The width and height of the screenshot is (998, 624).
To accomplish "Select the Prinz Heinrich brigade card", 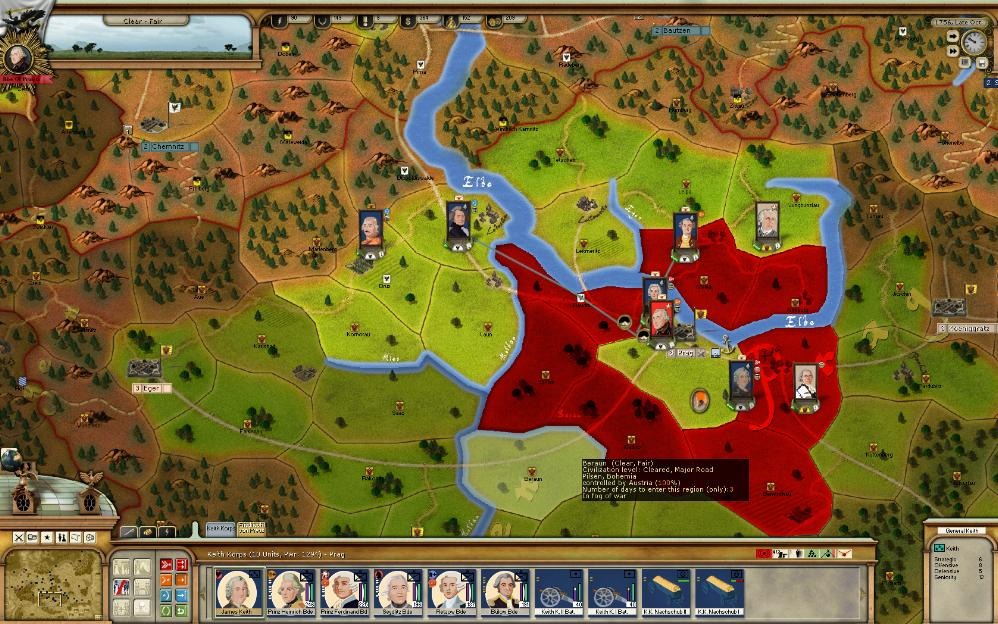I will tap(293, 591).
